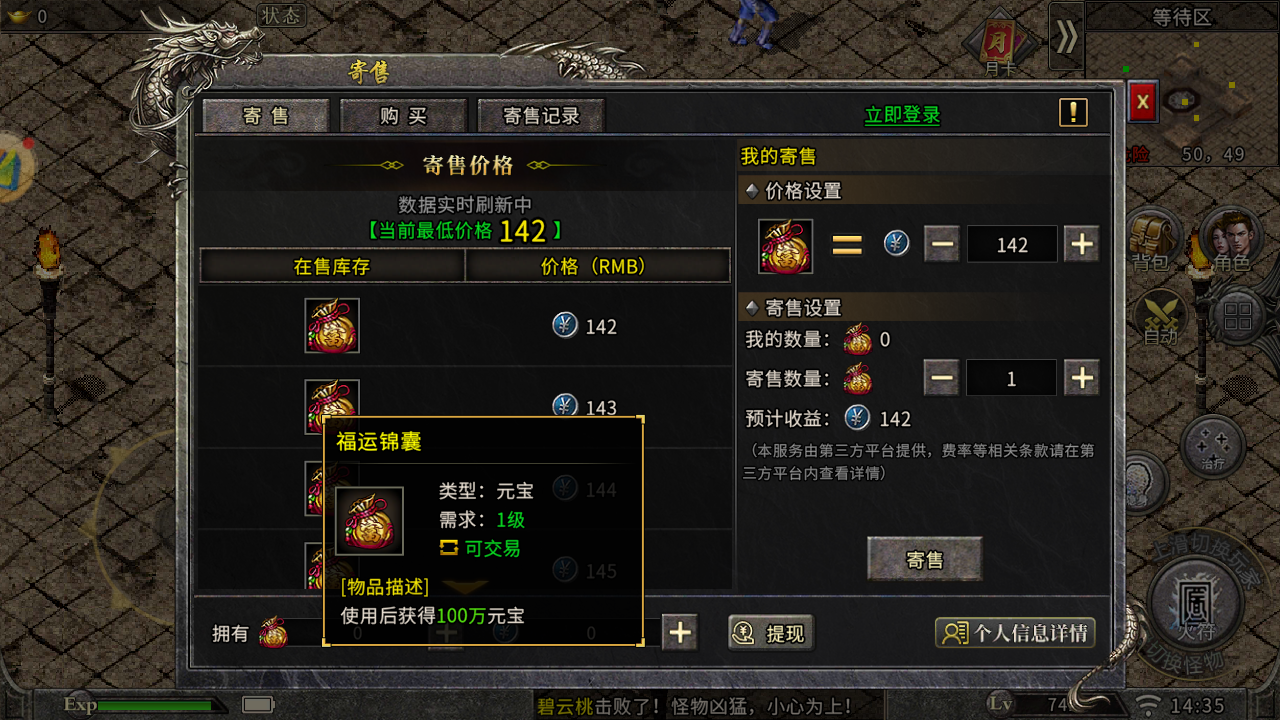Image resolution: width=1280 pixels, height=720 pixels.
Task: Click the 寄售数量 quantity input field
Action: pyautogui.click(x=1011, y=378)
